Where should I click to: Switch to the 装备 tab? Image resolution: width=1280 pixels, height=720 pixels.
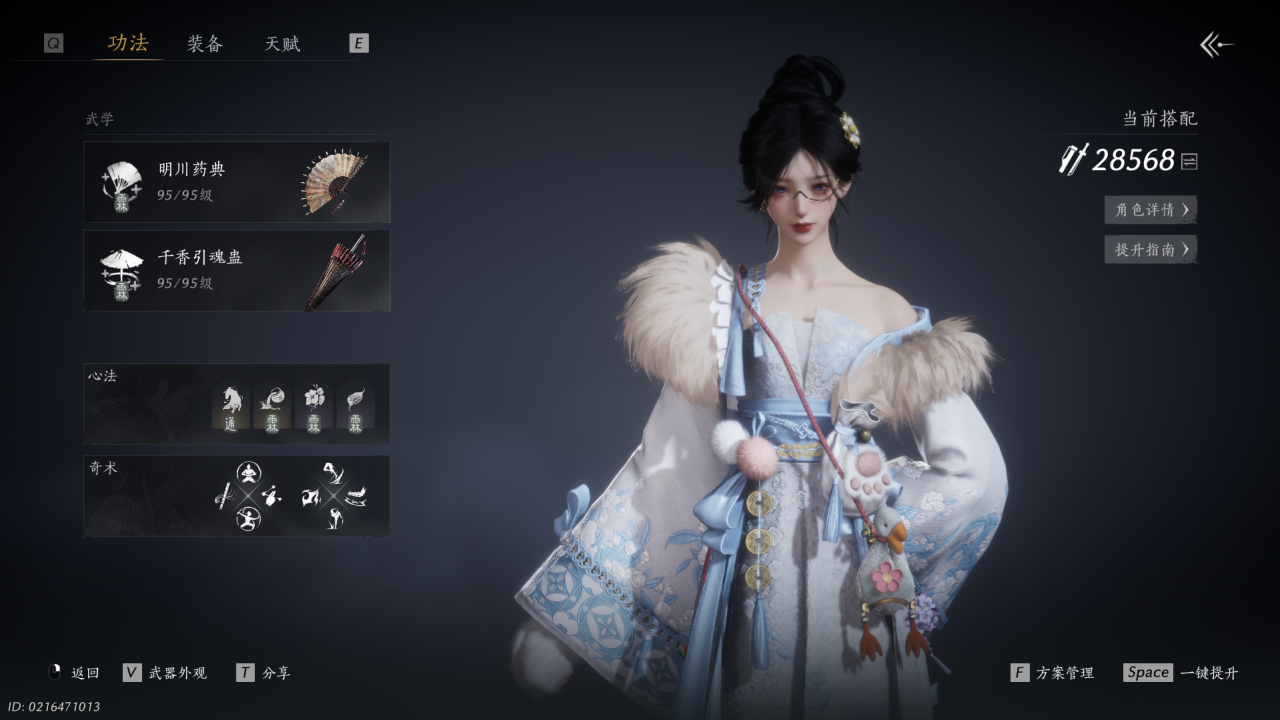click(x=205, y=44)
